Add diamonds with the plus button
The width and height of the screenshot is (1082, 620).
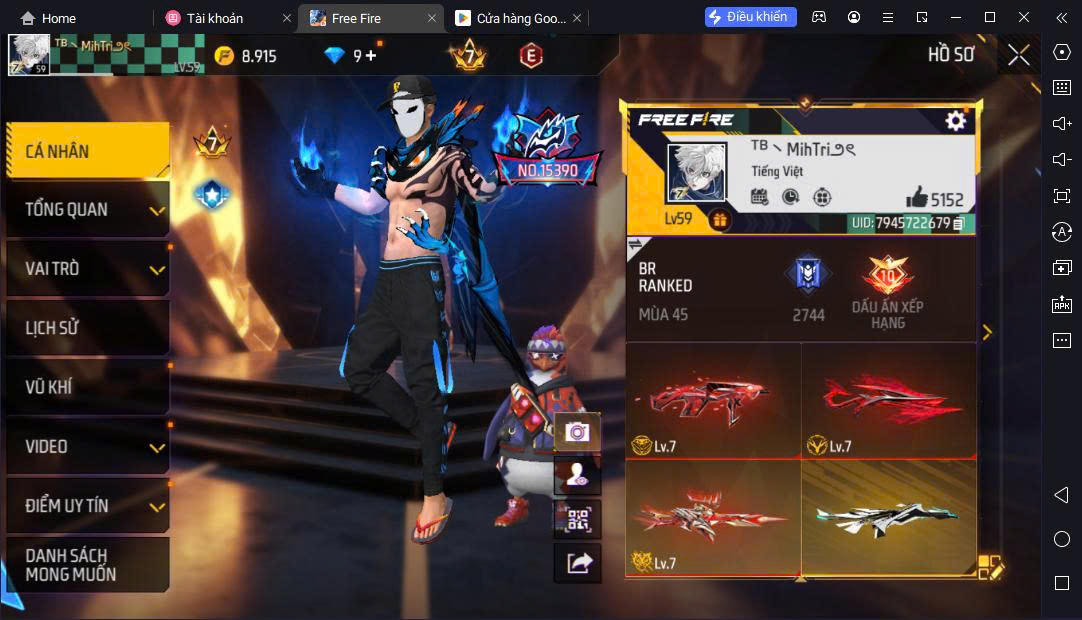coord(371,56)
